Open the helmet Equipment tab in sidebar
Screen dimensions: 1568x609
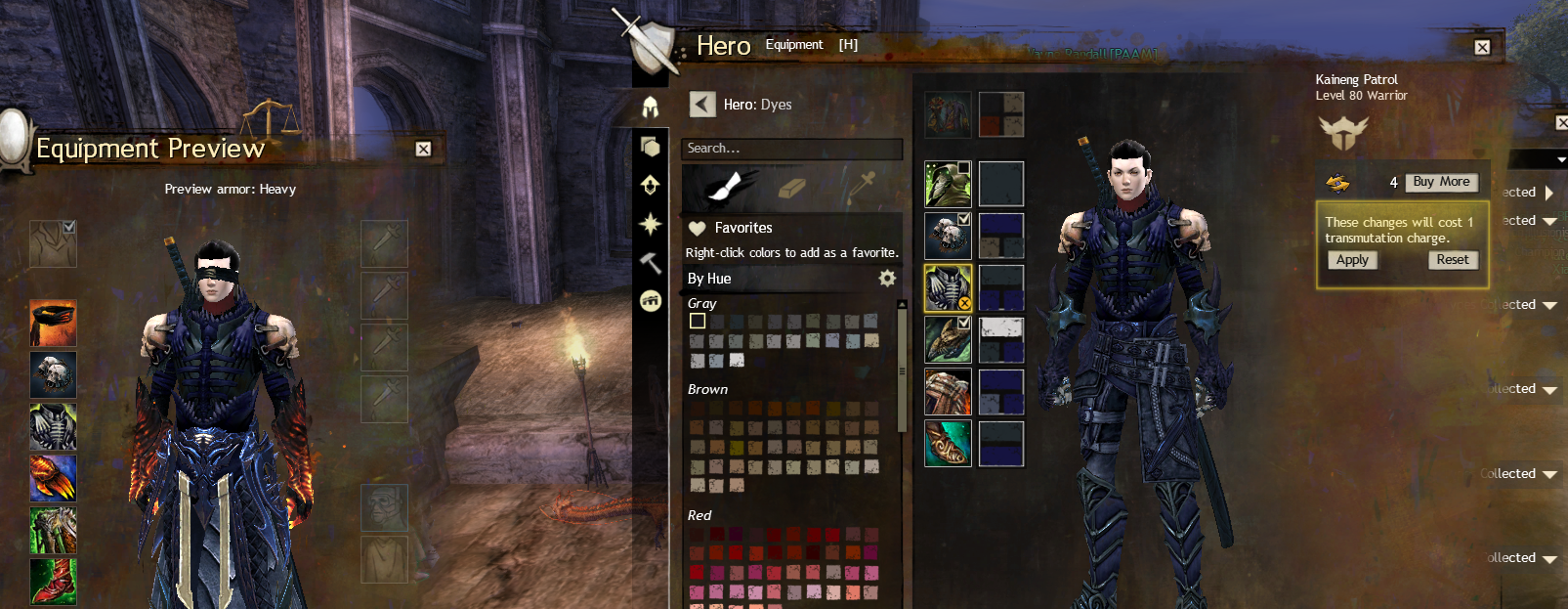651,107
